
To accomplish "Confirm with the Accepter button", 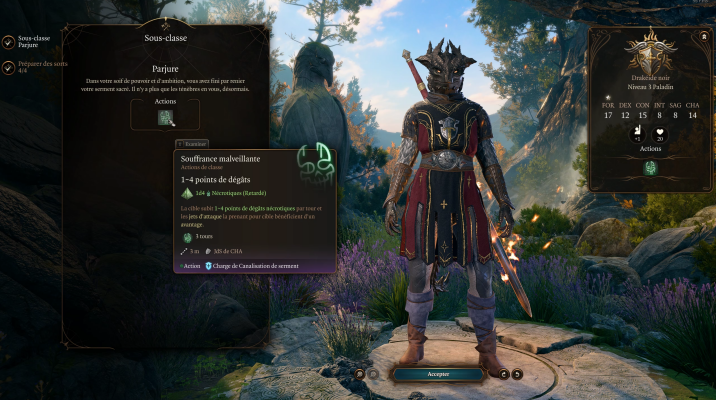I will (439, 374).
